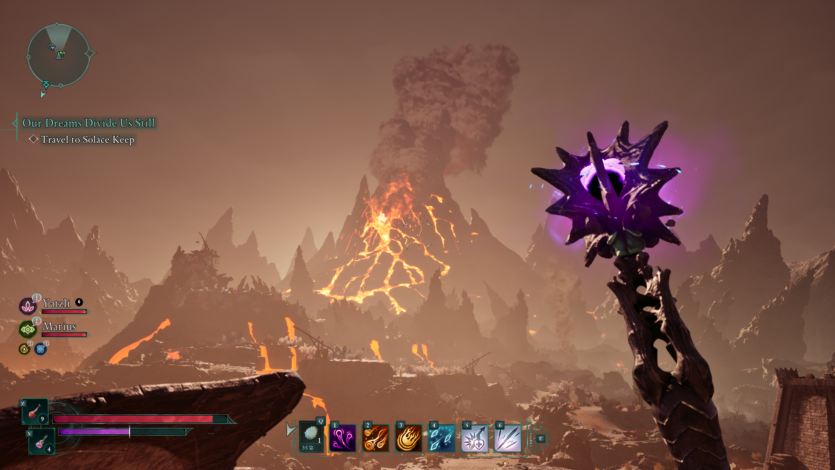Cast the blue ice shards spell
The width and height of the screenshot is (835, 470).
click(x=442, y=438)
